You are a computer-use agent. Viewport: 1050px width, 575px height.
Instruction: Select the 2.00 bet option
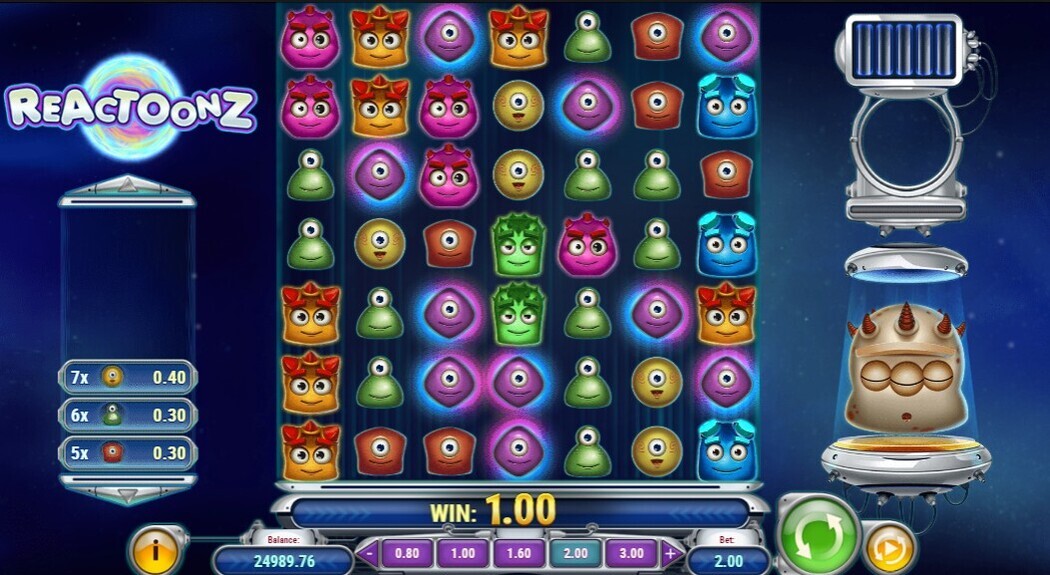coord(576,553)
